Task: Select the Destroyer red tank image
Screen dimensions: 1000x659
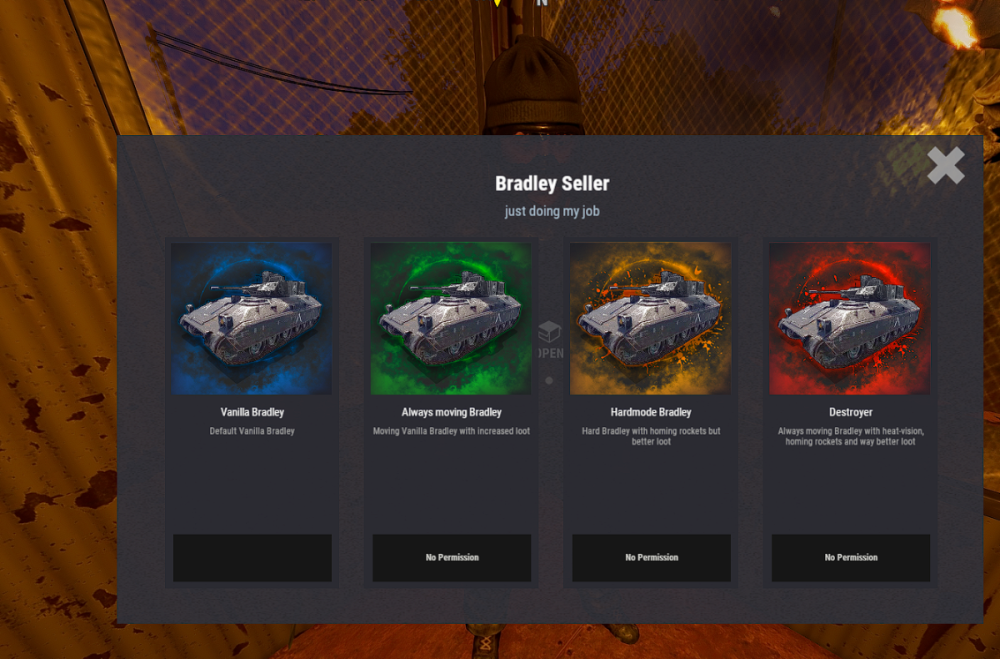Action: pos(850,319)
